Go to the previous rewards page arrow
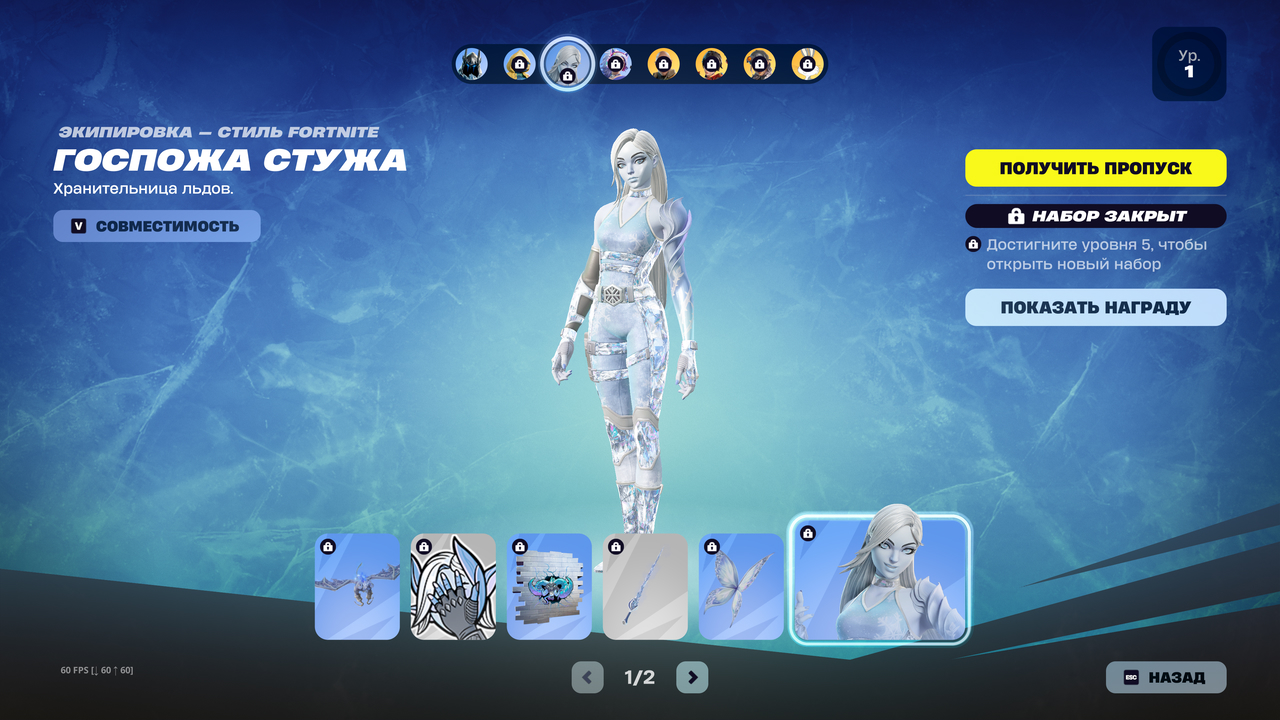1280x720 pixels. pyautogui.click(x=587, y=677)
